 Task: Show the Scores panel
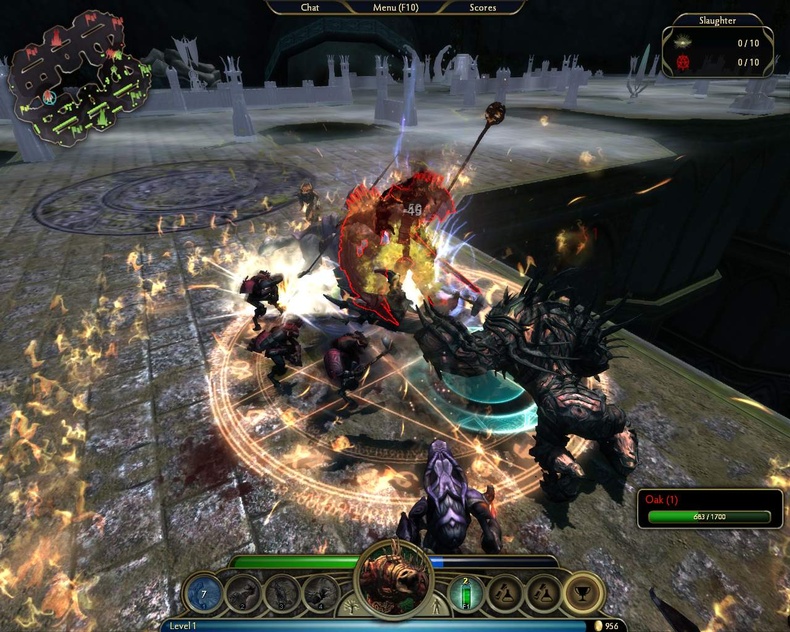coord(483,7)
